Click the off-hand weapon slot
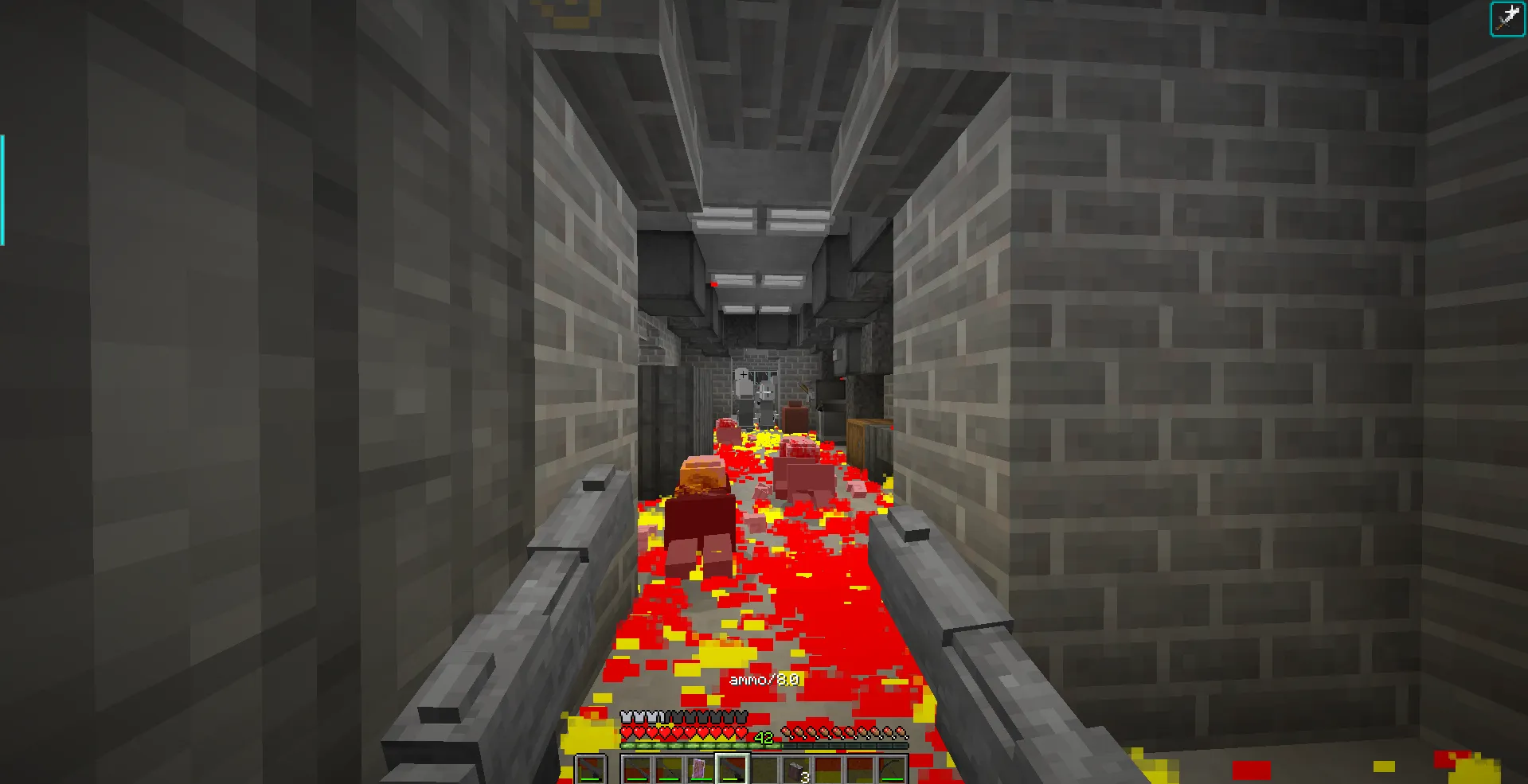The height and width of the screenshot is (784, 1528). pos(590,766)
